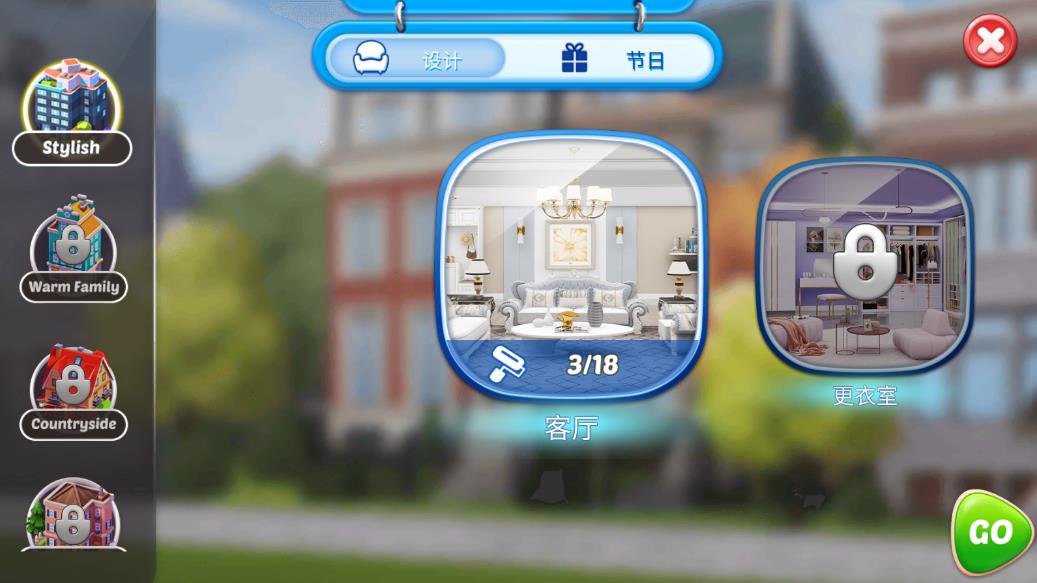Close the room selection screen

[x=990, y=41]
